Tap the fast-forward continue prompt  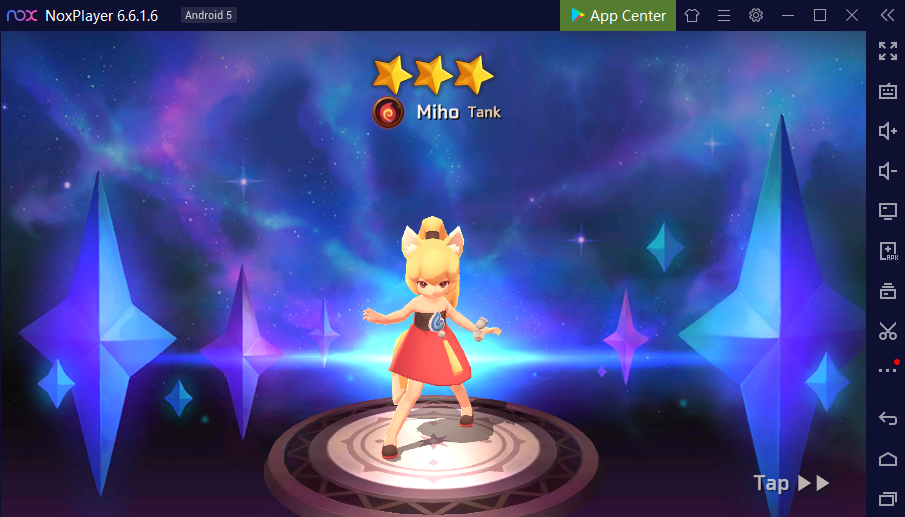792,483
